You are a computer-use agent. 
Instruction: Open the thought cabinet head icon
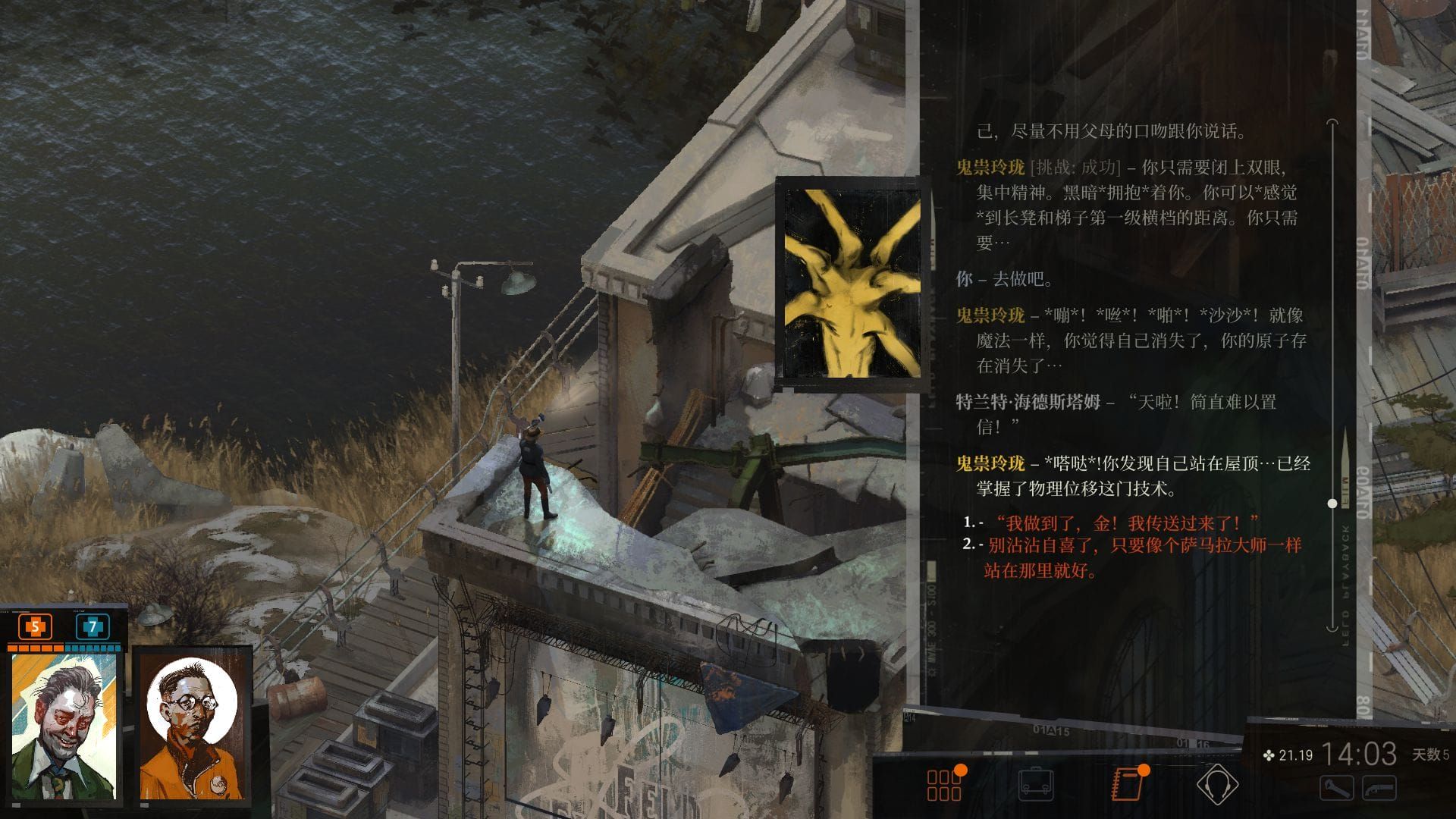1217,784
